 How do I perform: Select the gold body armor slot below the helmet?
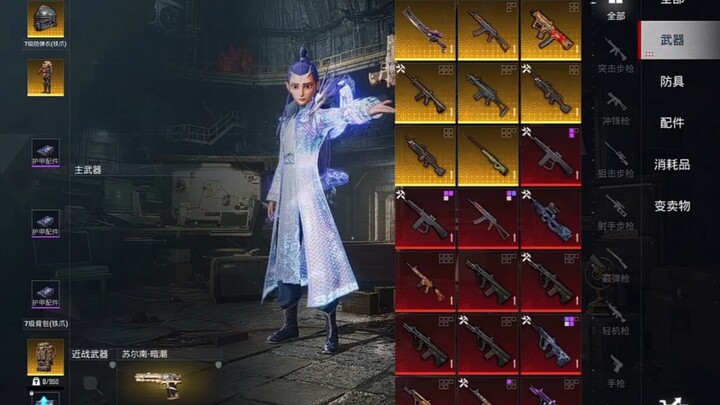tap(45, 76)
